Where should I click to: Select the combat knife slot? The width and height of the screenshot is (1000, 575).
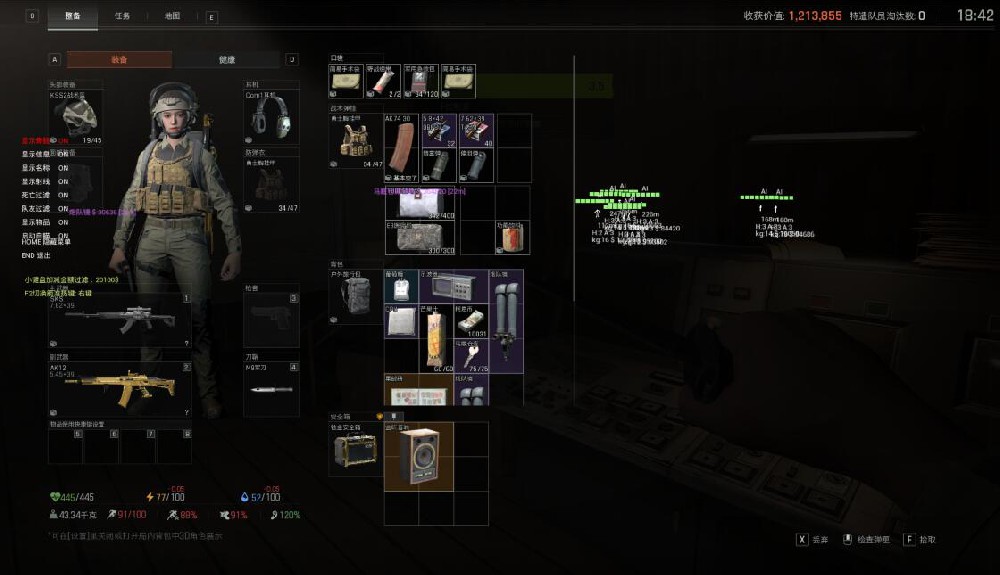point(272,388)
